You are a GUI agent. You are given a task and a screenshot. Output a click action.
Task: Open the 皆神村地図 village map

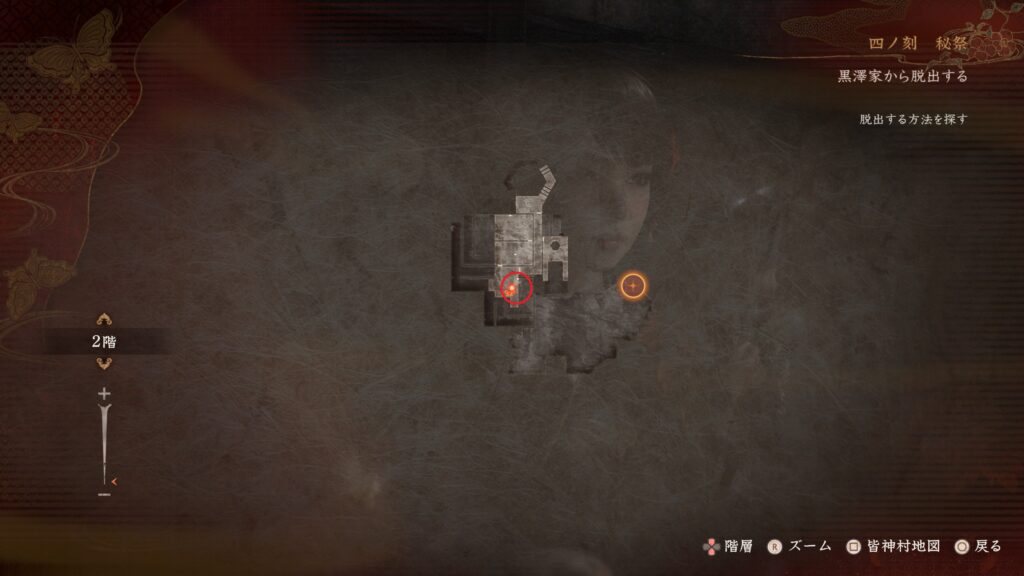click(893, 546)
